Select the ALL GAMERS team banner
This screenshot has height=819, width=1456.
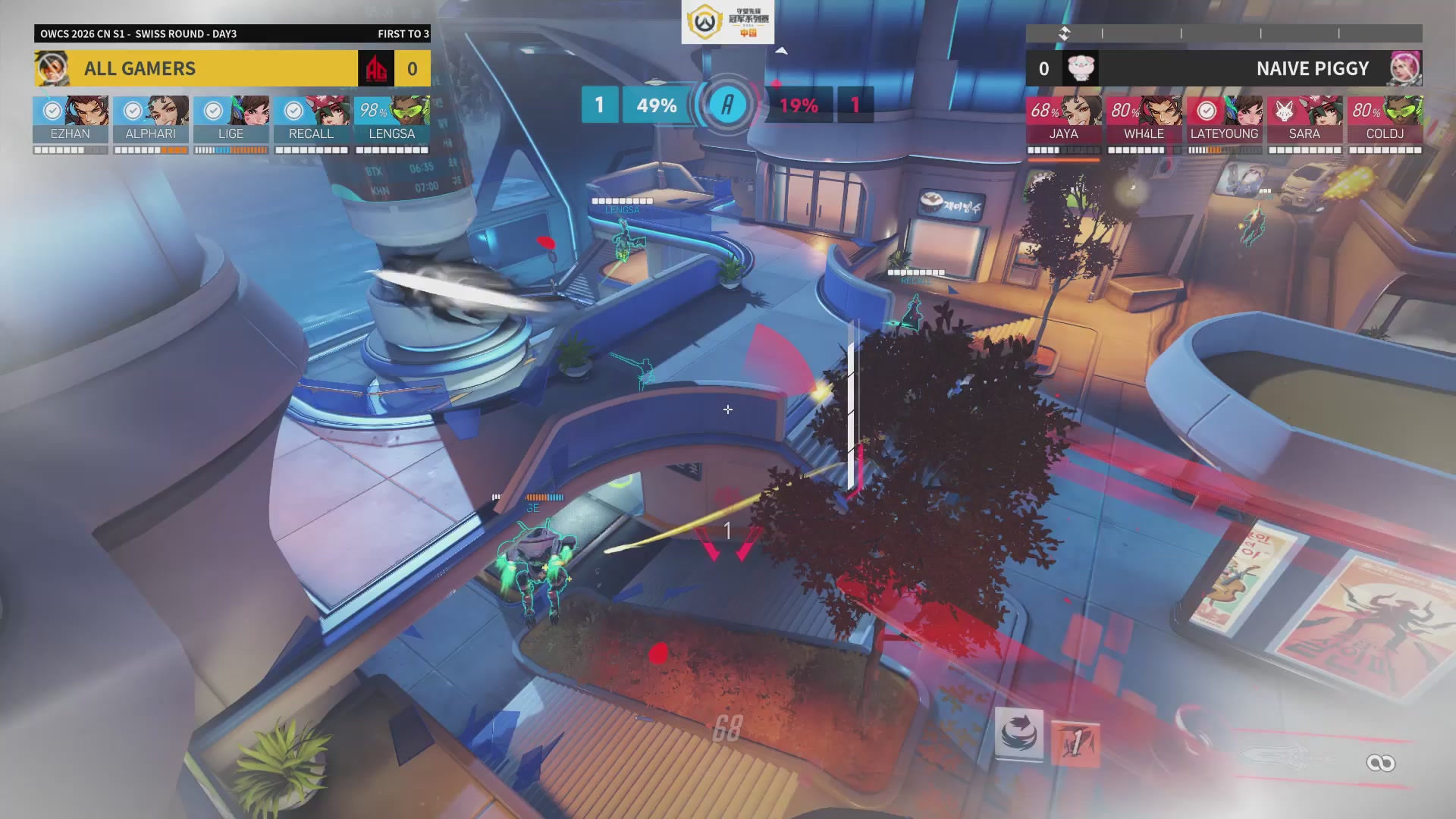pos(196,68)
